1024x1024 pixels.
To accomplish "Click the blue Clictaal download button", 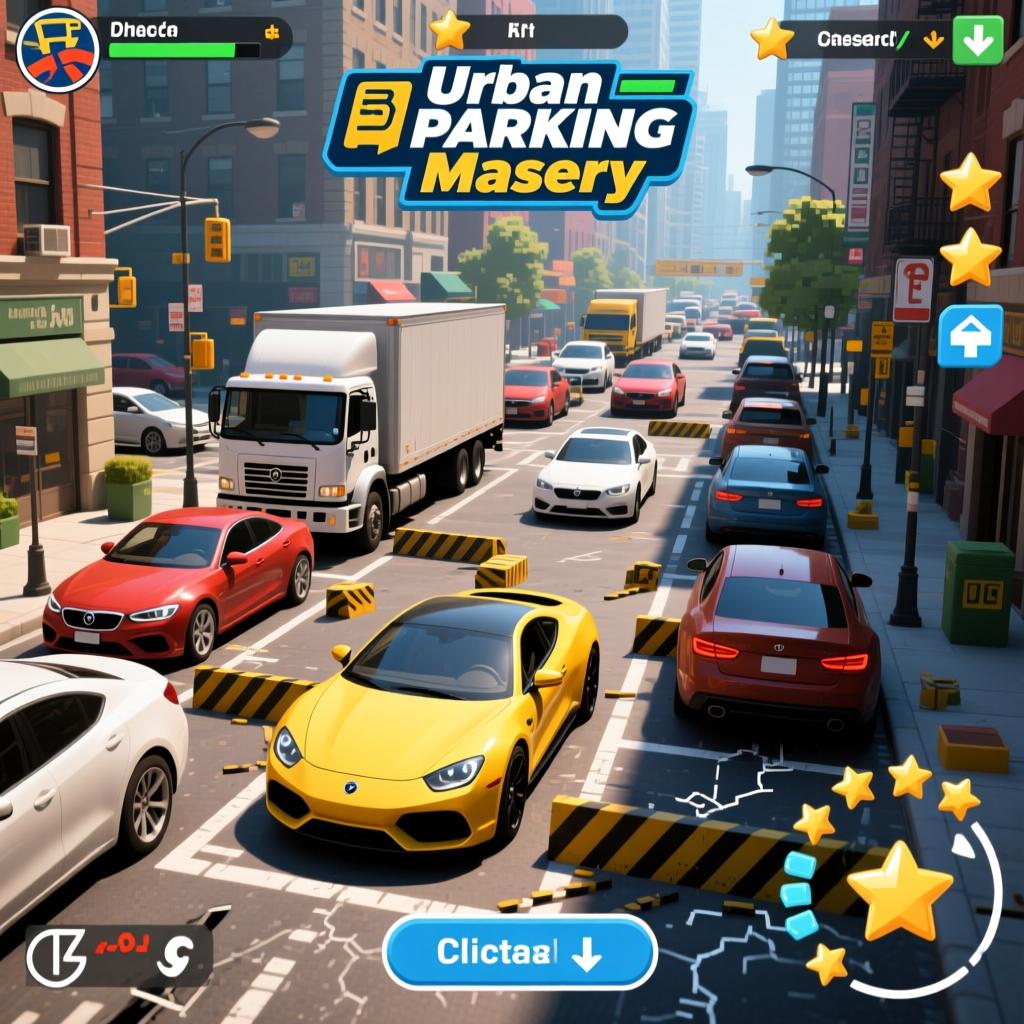I will [x=519, y=952].
